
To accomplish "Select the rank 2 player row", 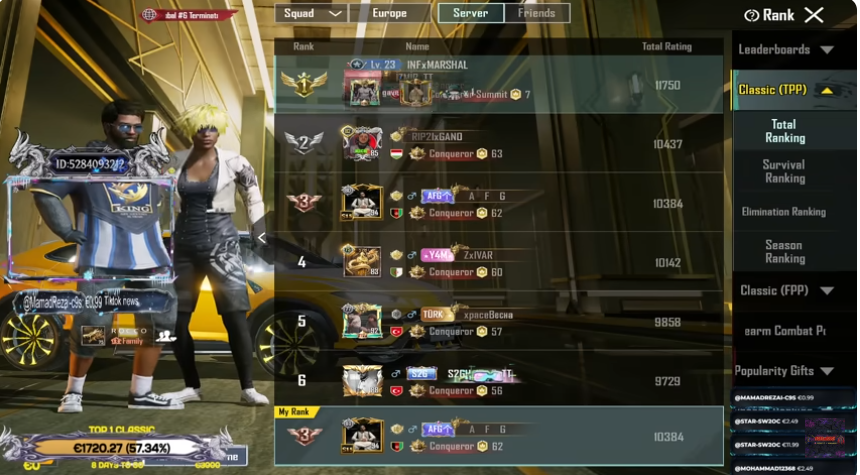I will 498,144.
